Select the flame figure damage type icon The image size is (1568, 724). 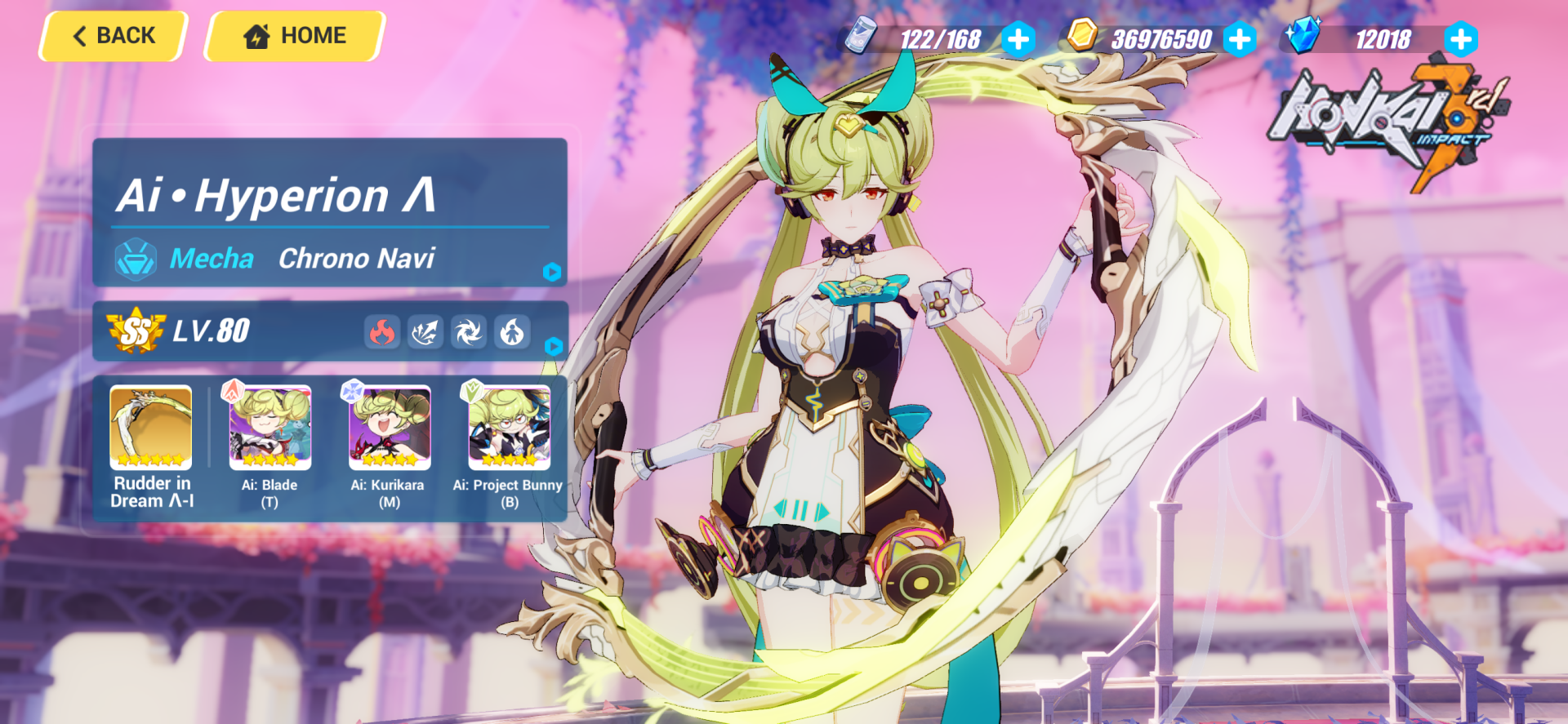513,331
